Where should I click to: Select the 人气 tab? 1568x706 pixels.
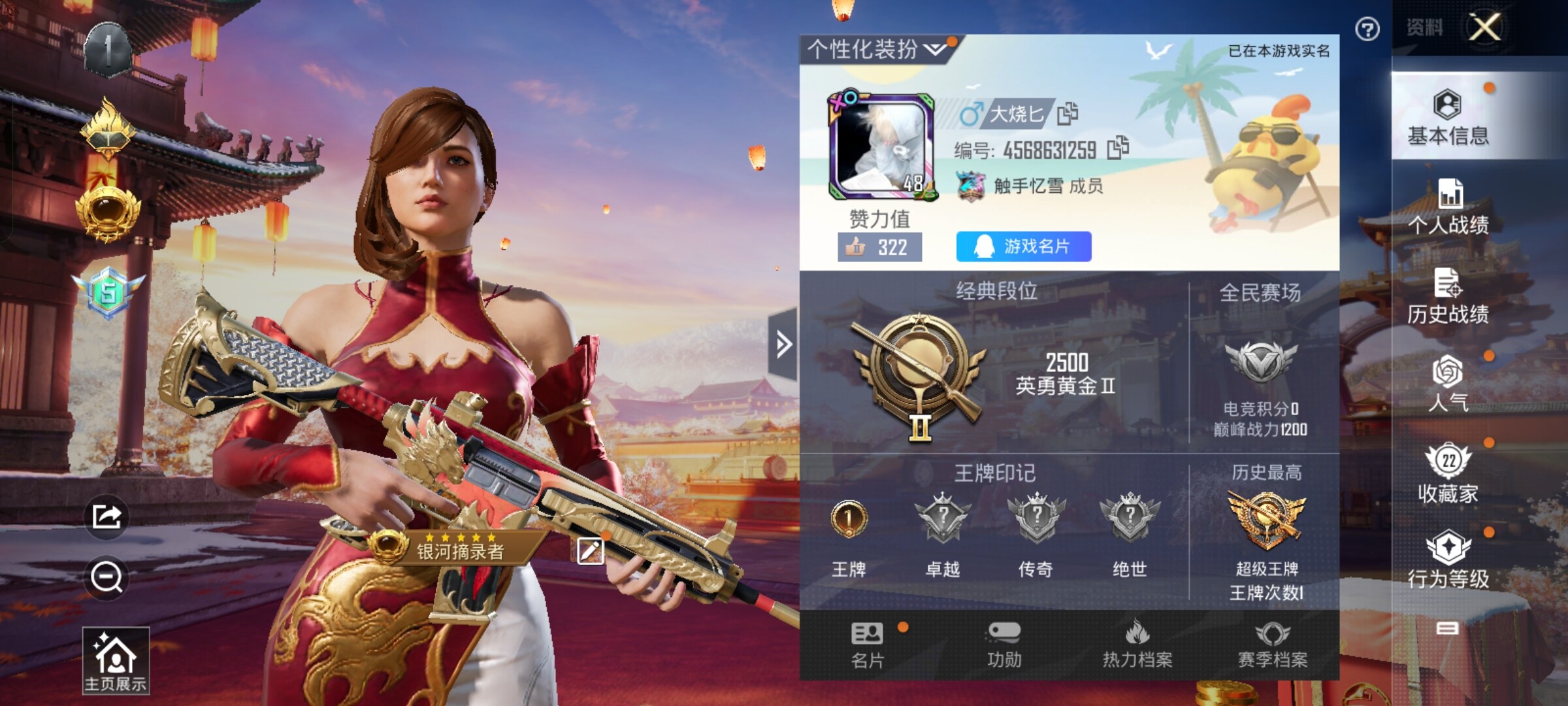click(1448, 384)
